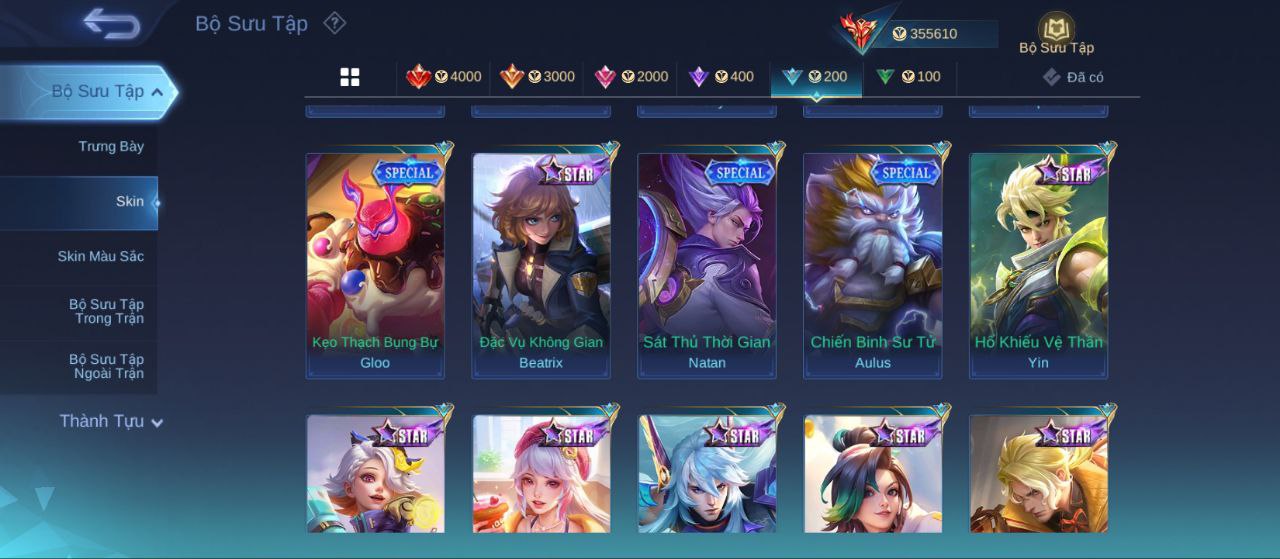Select Skin Màu Sắc in sidebar
Viewport: 1280px width, 559px height.
(100, 257)
